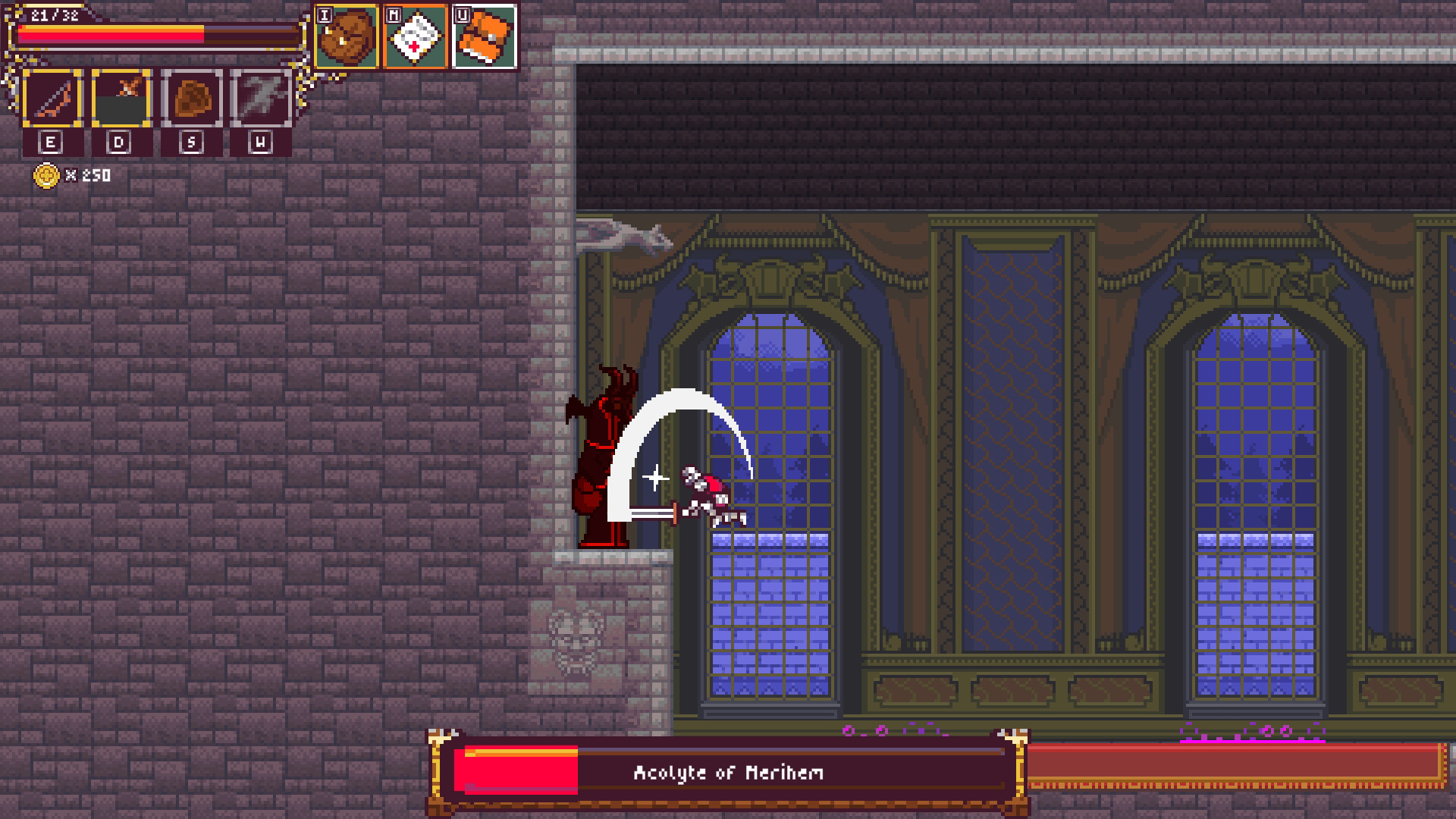The width and height of the screenshot is (1456, 819).
Task: Open the inventory via the I icon
Action: click(x=345, y=34)
